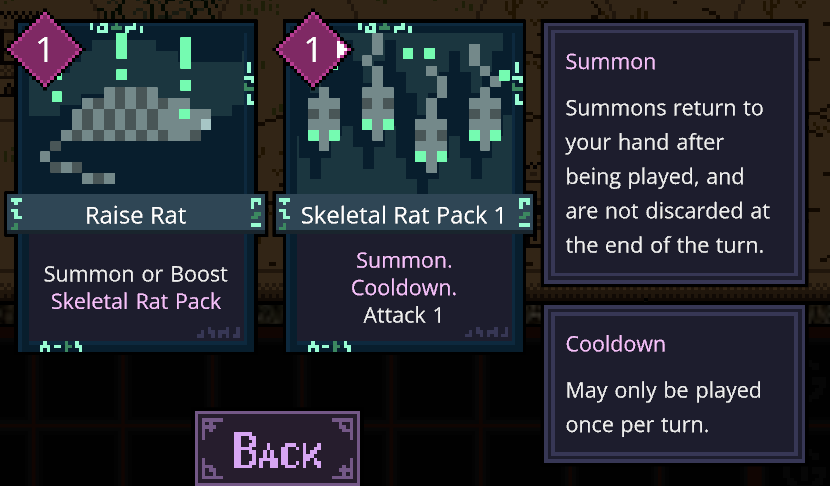Viewport: 830px width, 486px height.
Task: Choose the Skeletal Rat Pack 1 card
Action: coord(404,190)
